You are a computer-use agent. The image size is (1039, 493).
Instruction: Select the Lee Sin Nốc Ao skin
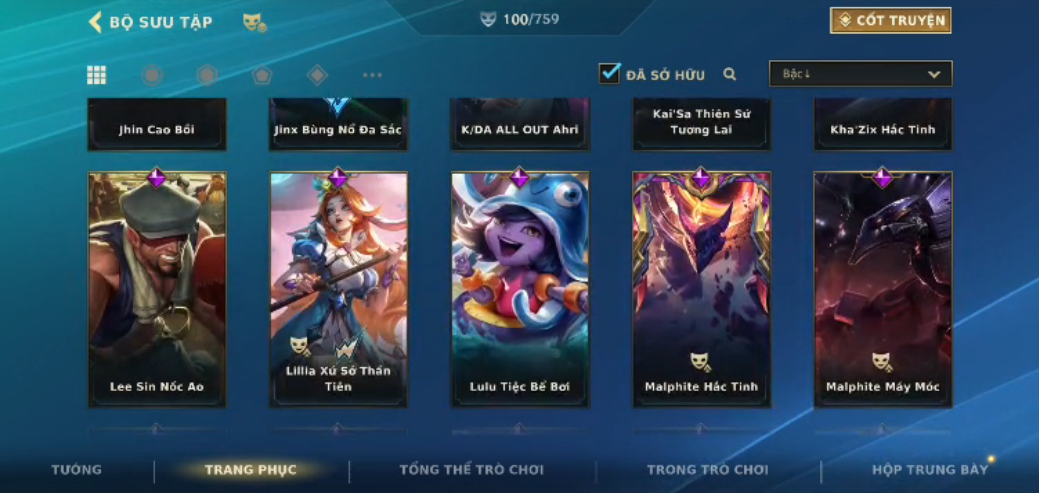click(157, 290)
